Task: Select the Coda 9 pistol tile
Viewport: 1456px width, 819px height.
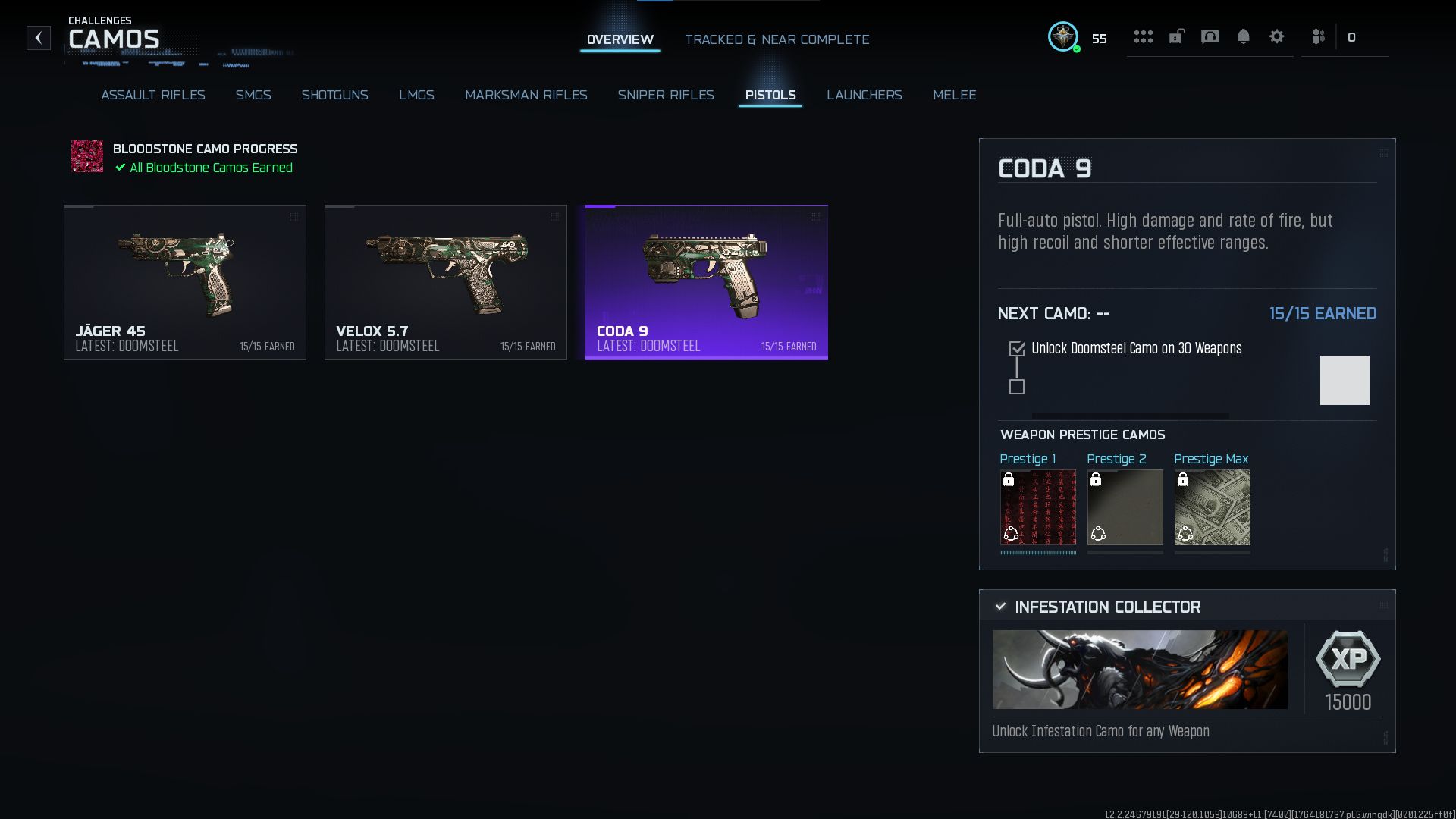Action: (707, 282)
